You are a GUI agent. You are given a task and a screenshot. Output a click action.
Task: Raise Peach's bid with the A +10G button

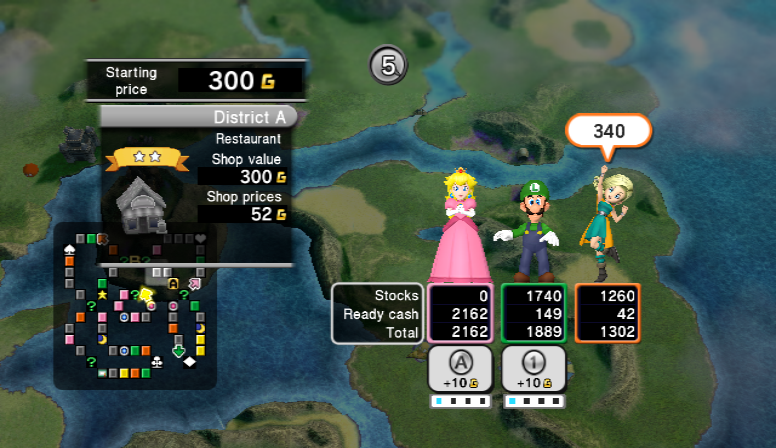pos(459,369)
